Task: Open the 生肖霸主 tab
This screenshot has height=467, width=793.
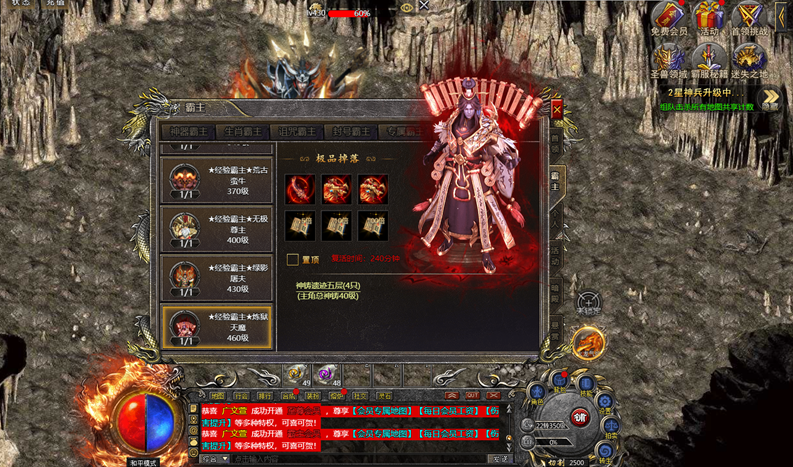Action: point(241,132)
